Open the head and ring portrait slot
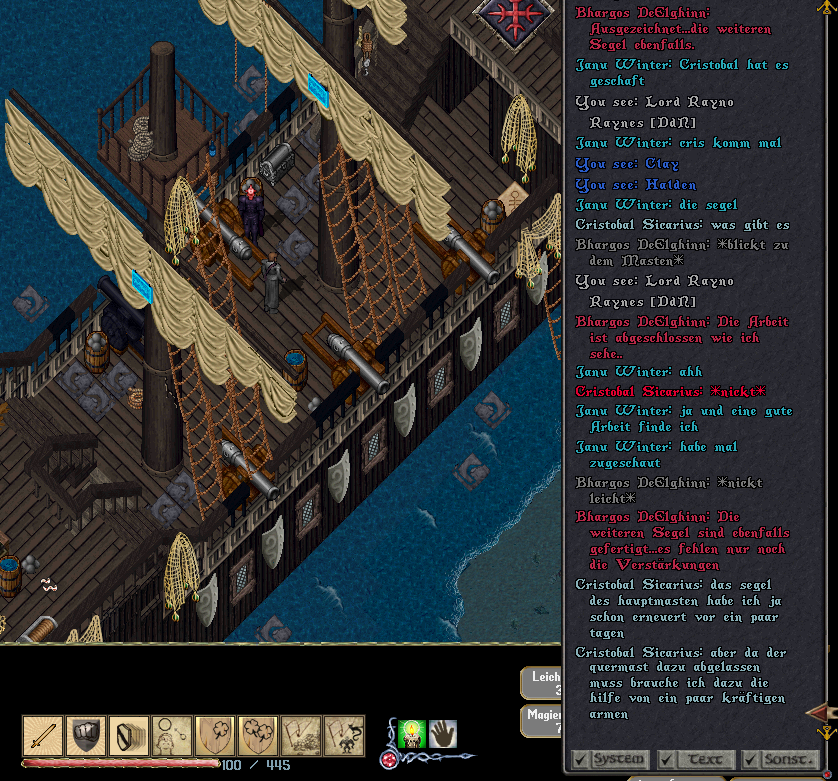Image resolution: width=838 pixels, height=781 pixels. pyautogui.click(x=172, y=736)
